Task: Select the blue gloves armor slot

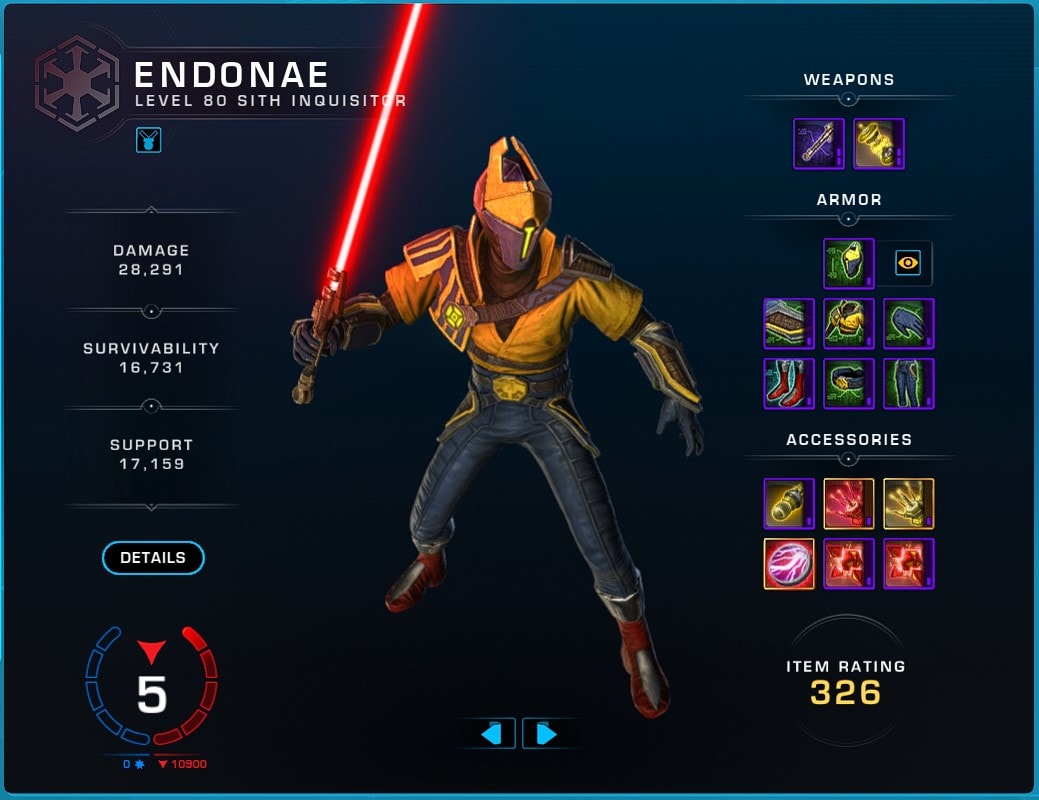Action: 909,324
